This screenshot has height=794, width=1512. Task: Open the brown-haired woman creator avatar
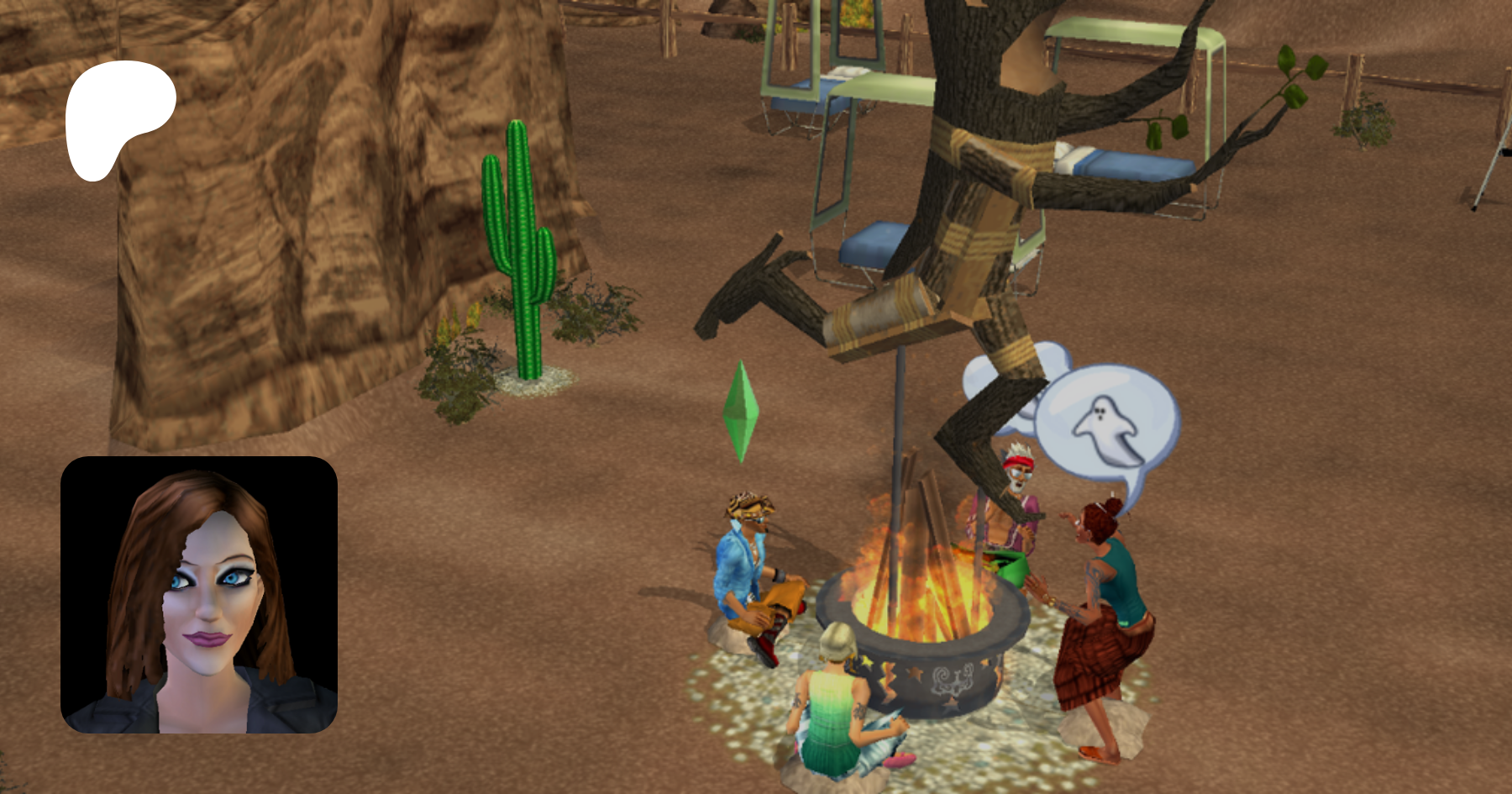199,595
